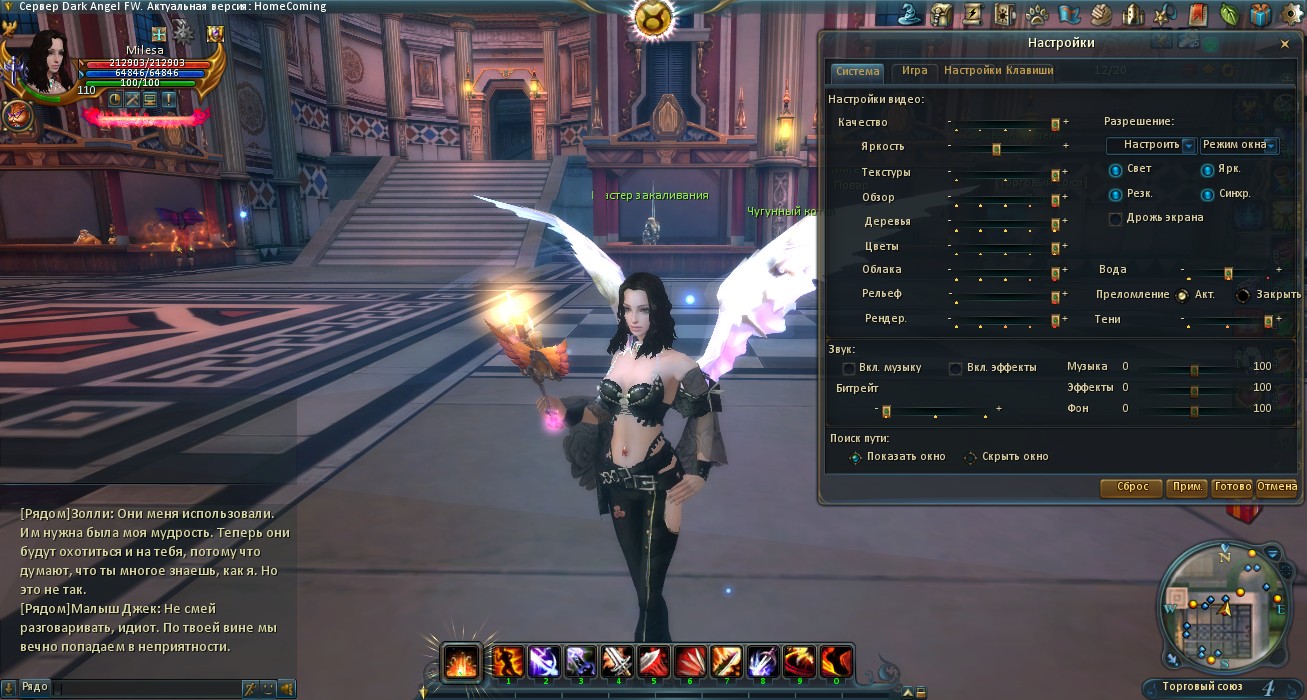
Task: Click the Сброс reset button
Action: coord(1131,487)
